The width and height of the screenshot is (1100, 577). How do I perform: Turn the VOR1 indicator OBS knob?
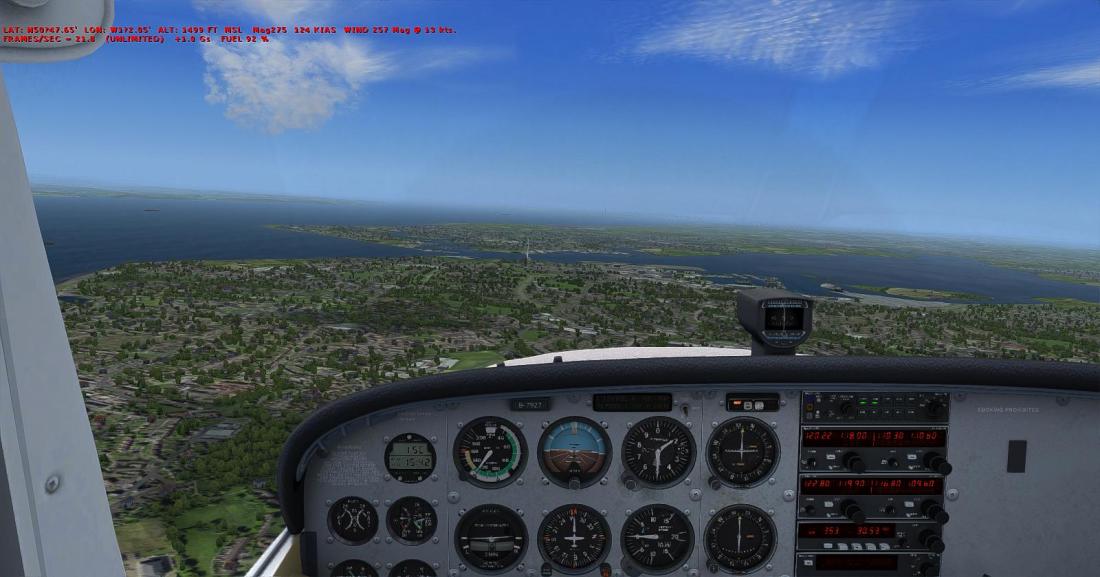716,483
